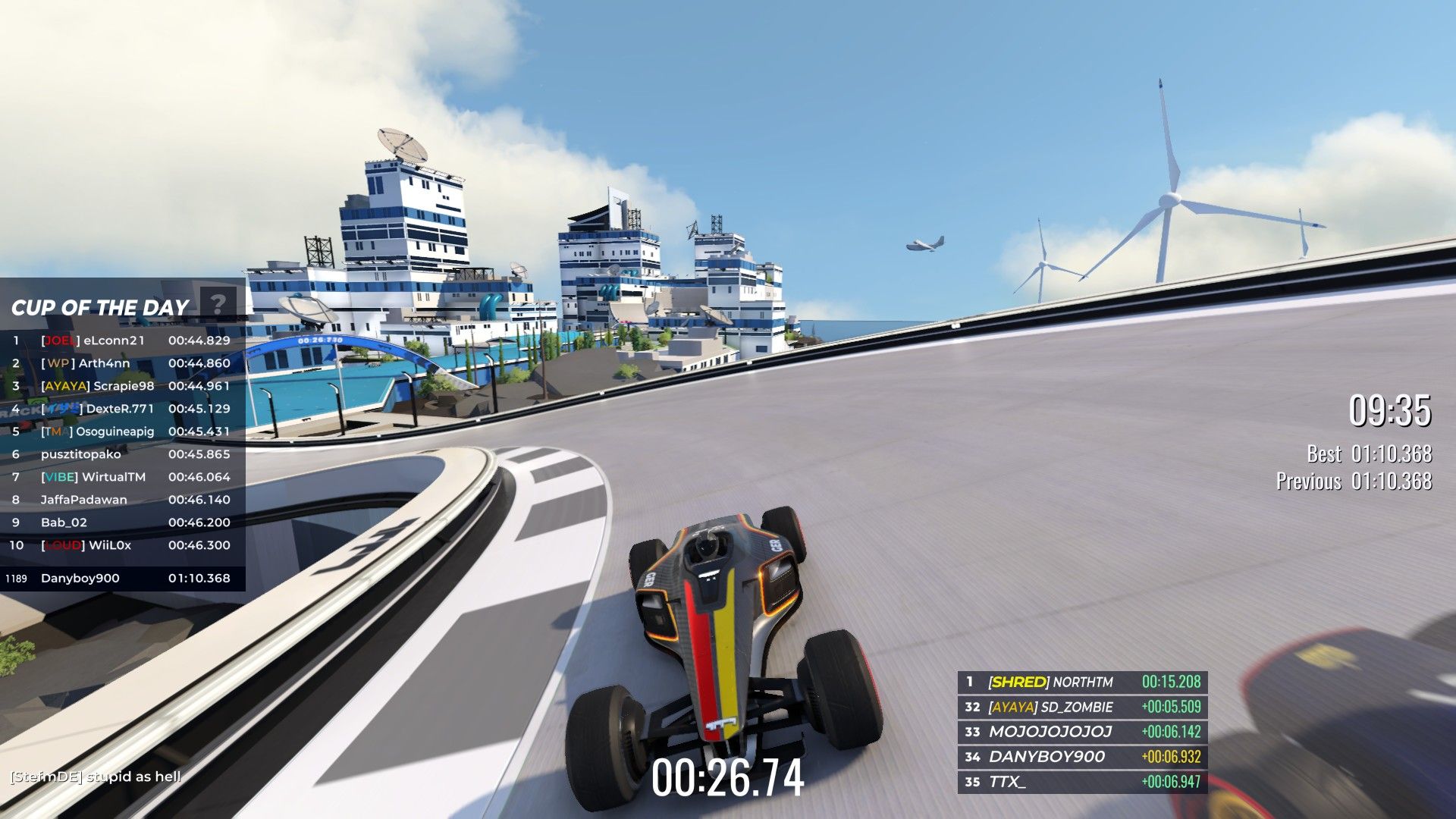This screenshot has width=1456, height=819.
Task: Select pusztitopako in the leaderboard
Action: coord(121,454)
